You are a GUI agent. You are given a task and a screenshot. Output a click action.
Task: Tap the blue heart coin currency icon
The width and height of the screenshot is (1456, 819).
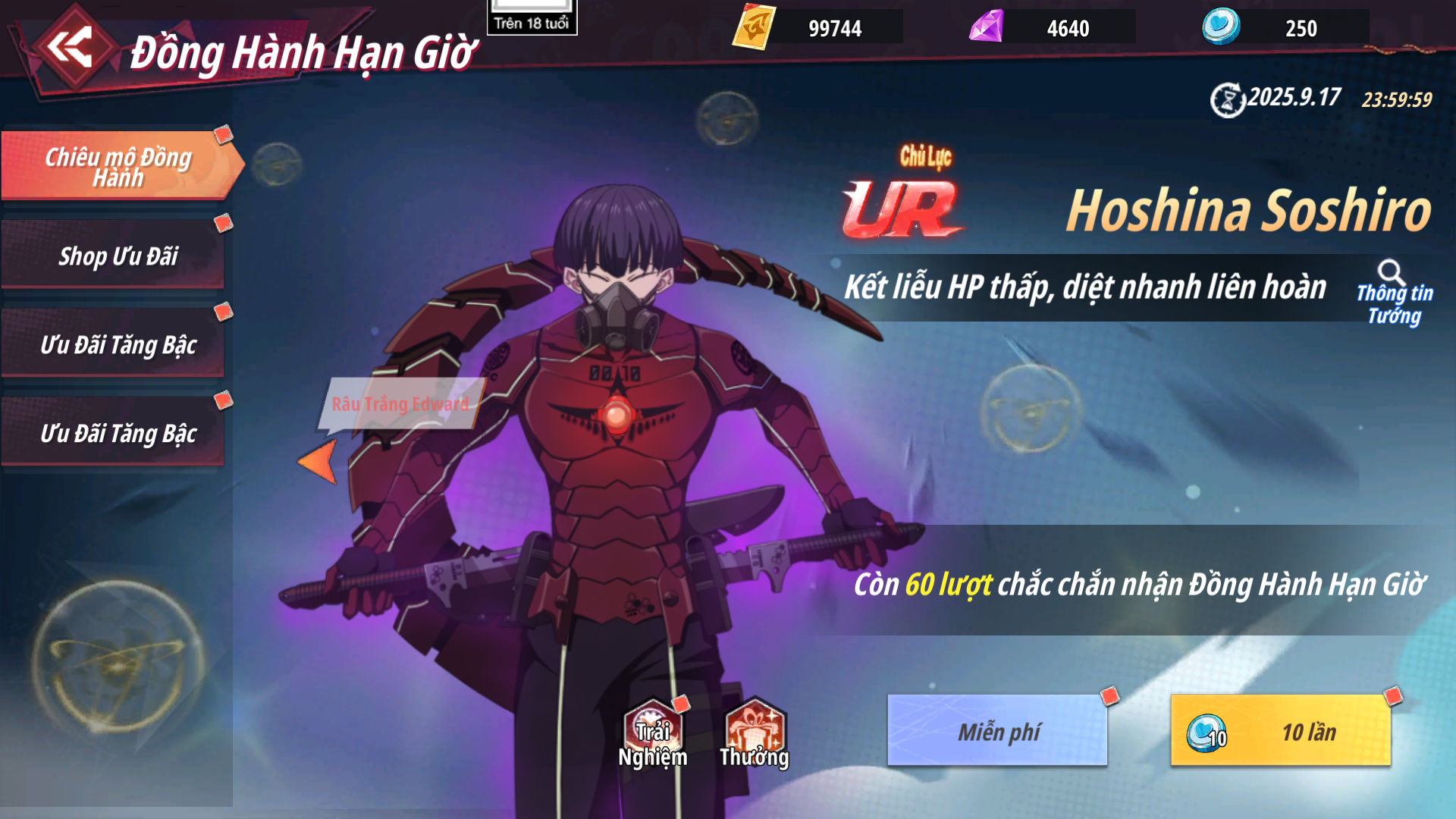(x=1221, y=27)
